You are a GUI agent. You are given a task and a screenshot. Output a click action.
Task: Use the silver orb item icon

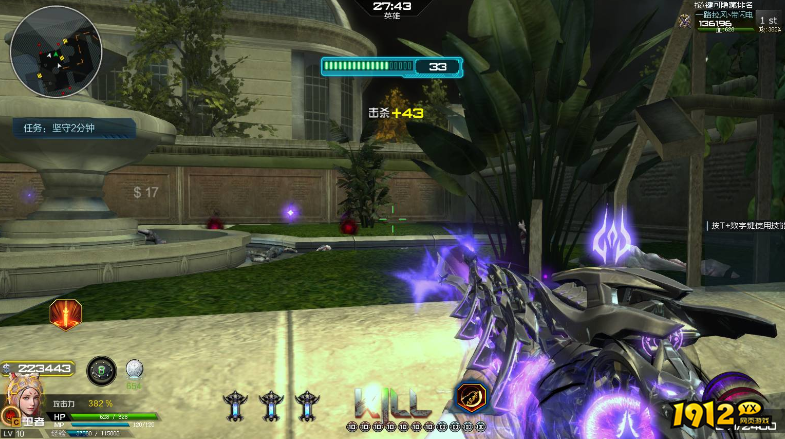coord(134,369)
